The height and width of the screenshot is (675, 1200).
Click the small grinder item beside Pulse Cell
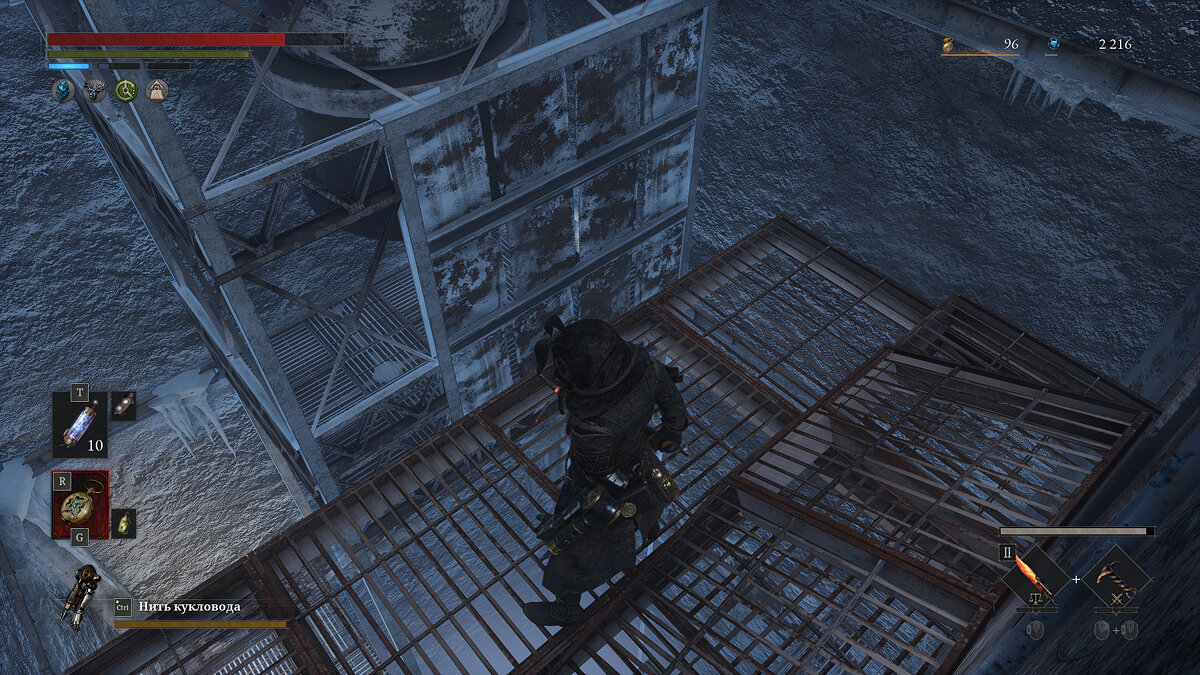[x=124, y=405]
